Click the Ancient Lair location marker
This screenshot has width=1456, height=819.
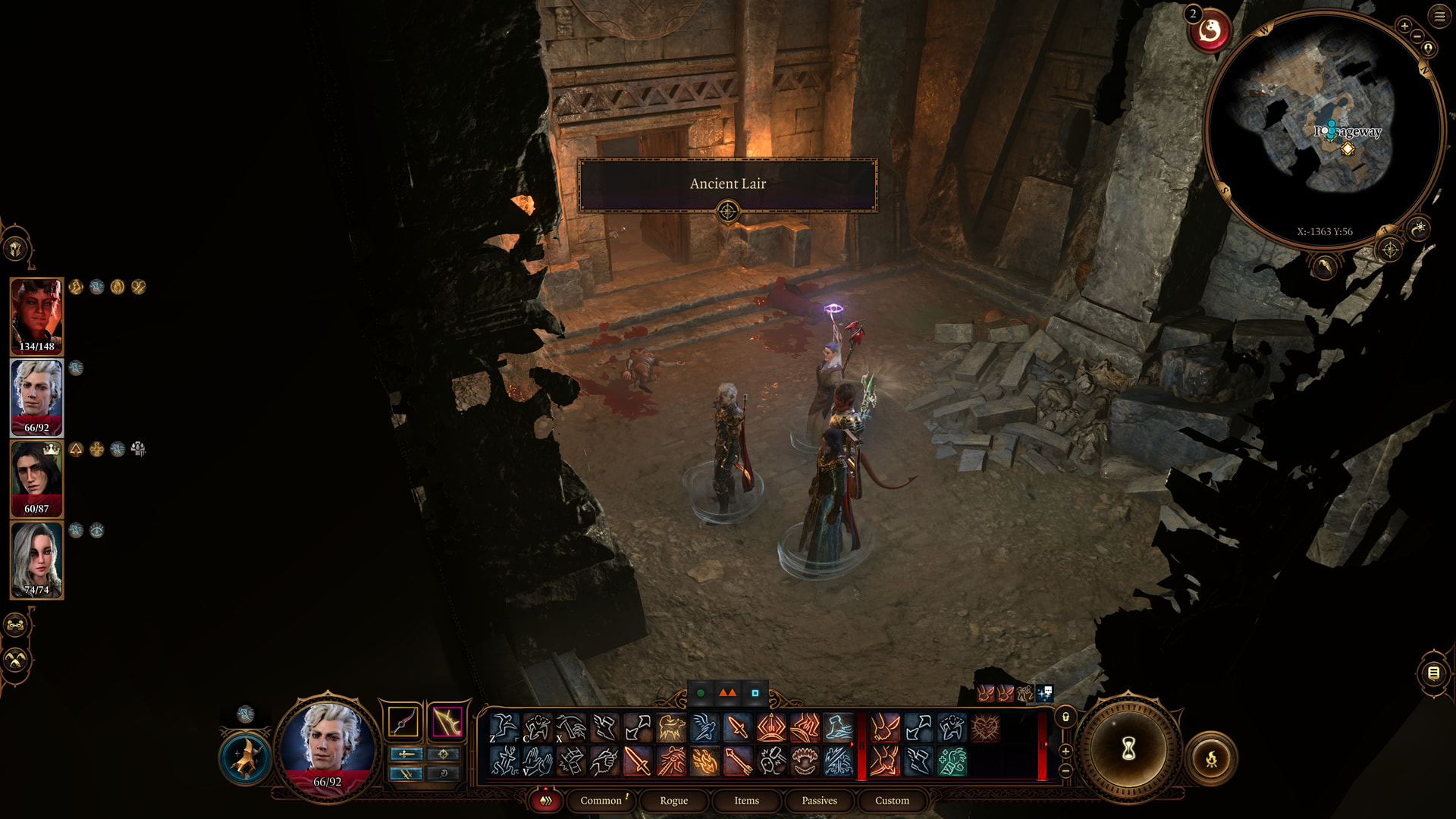[727, 212]
